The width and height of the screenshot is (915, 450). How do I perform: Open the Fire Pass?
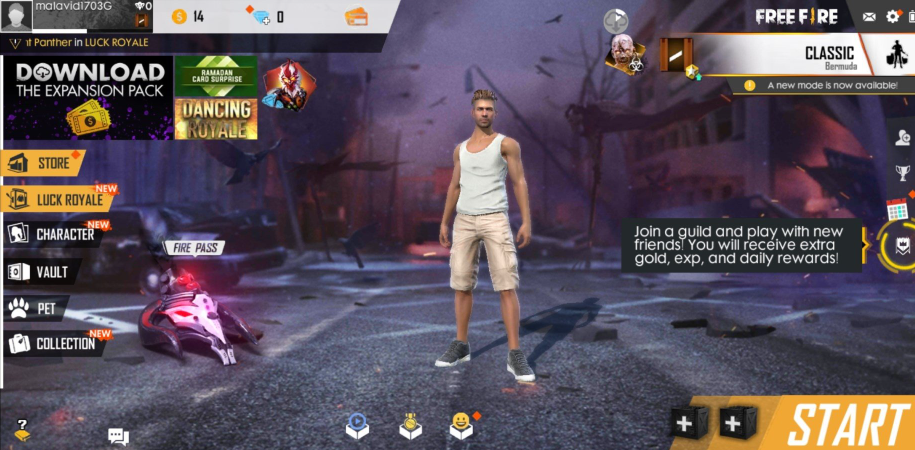(x=196, y=247)
